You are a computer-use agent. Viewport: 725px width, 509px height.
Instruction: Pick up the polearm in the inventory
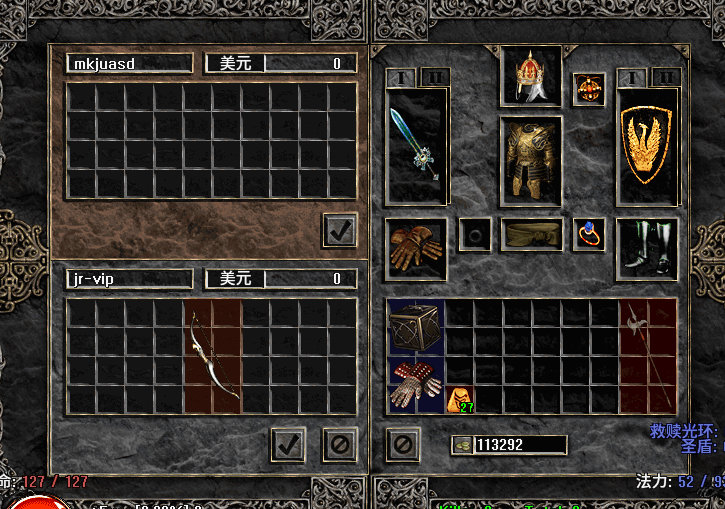pyautogui.click(x=634, y=341)
